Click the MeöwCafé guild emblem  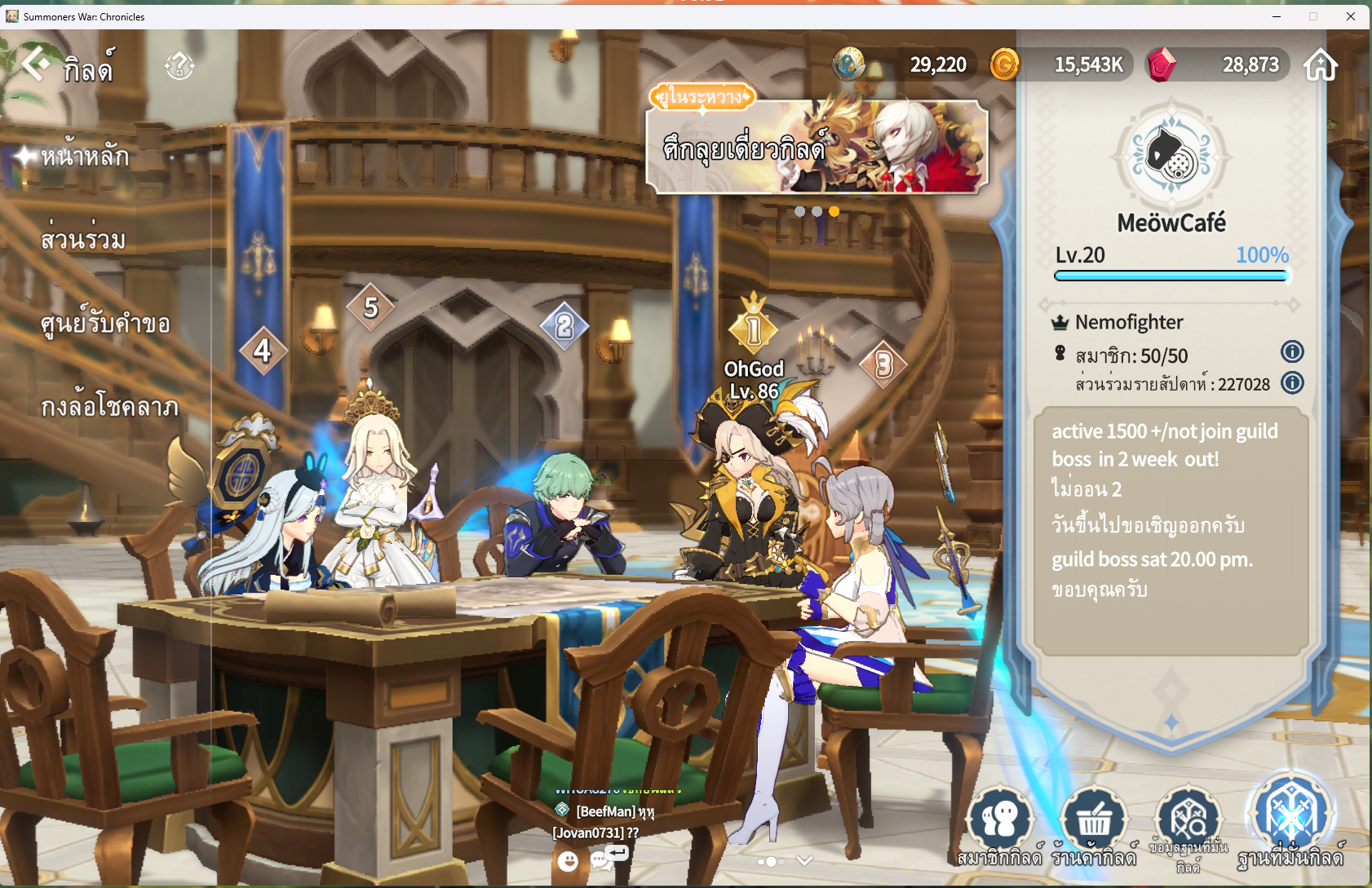(1171, 157)
